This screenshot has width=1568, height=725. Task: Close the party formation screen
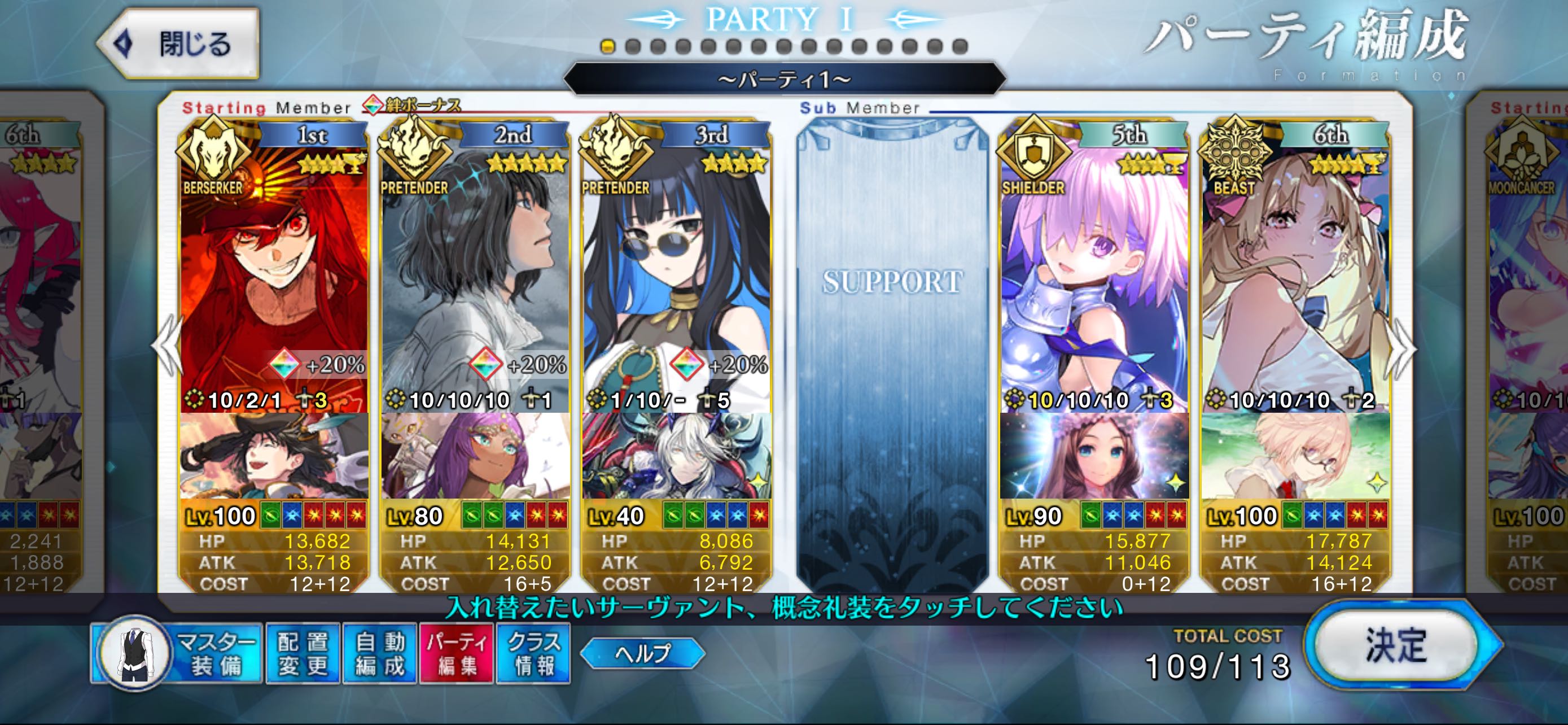(x=178, y=44)
